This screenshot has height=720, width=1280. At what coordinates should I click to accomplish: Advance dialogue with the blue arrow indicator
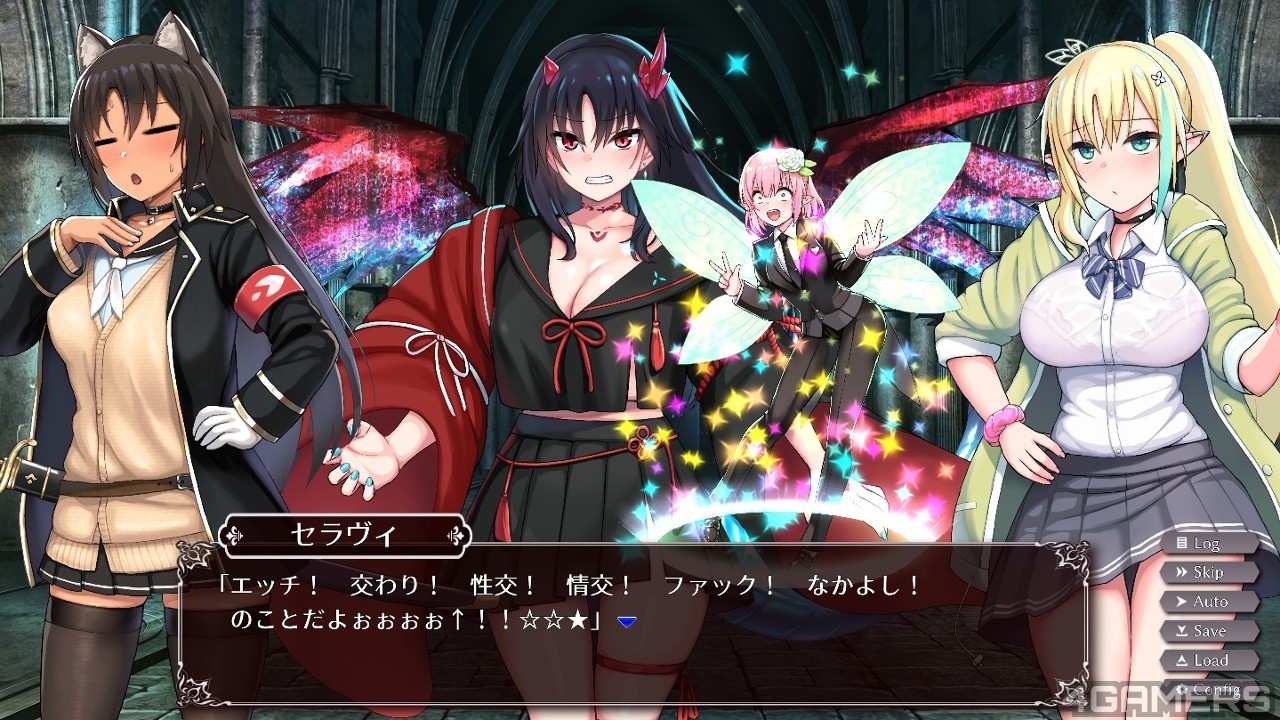627,621
